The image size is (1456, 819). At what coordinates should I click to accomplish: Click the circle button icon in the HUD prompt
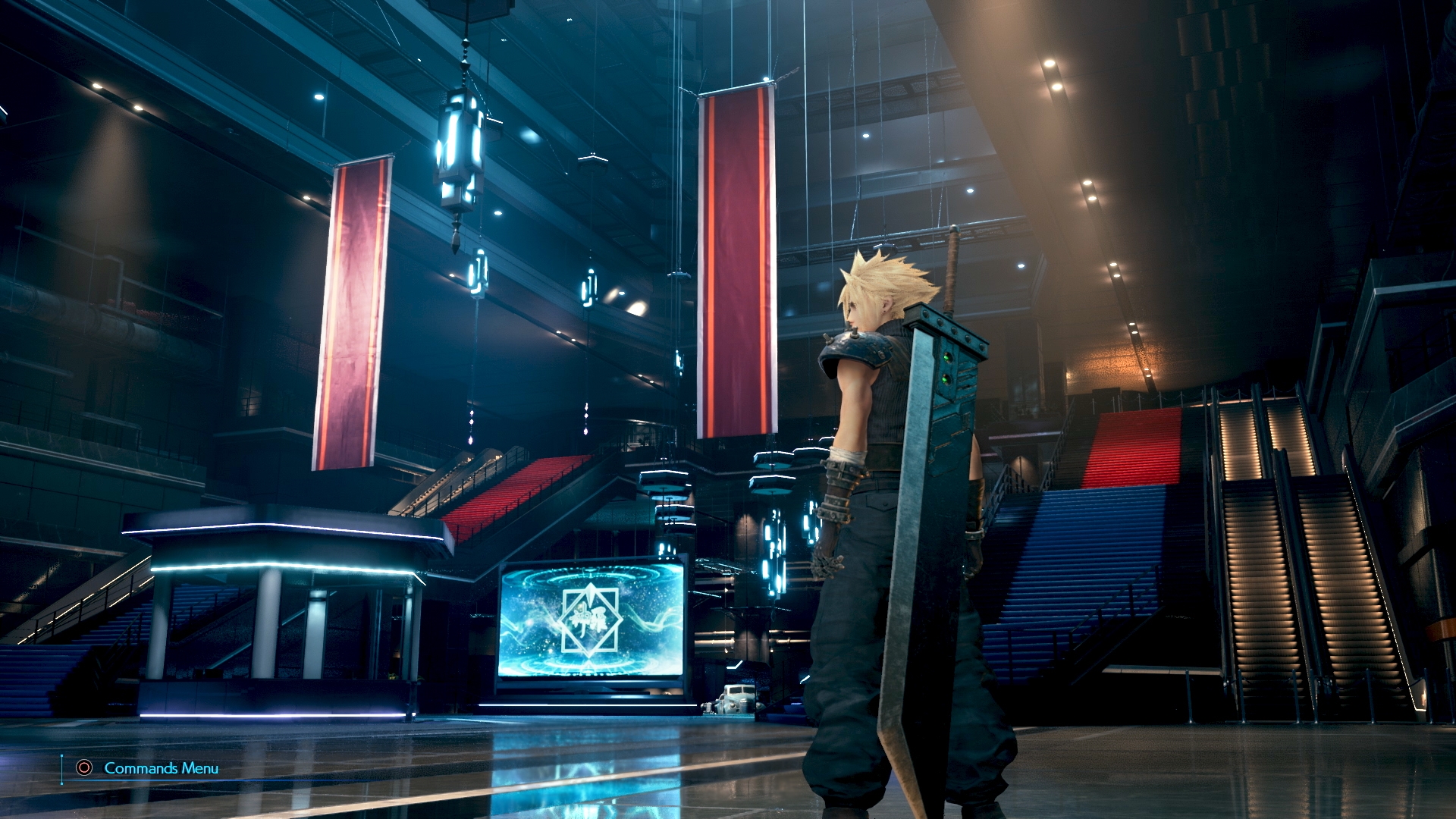coord(83,768)
